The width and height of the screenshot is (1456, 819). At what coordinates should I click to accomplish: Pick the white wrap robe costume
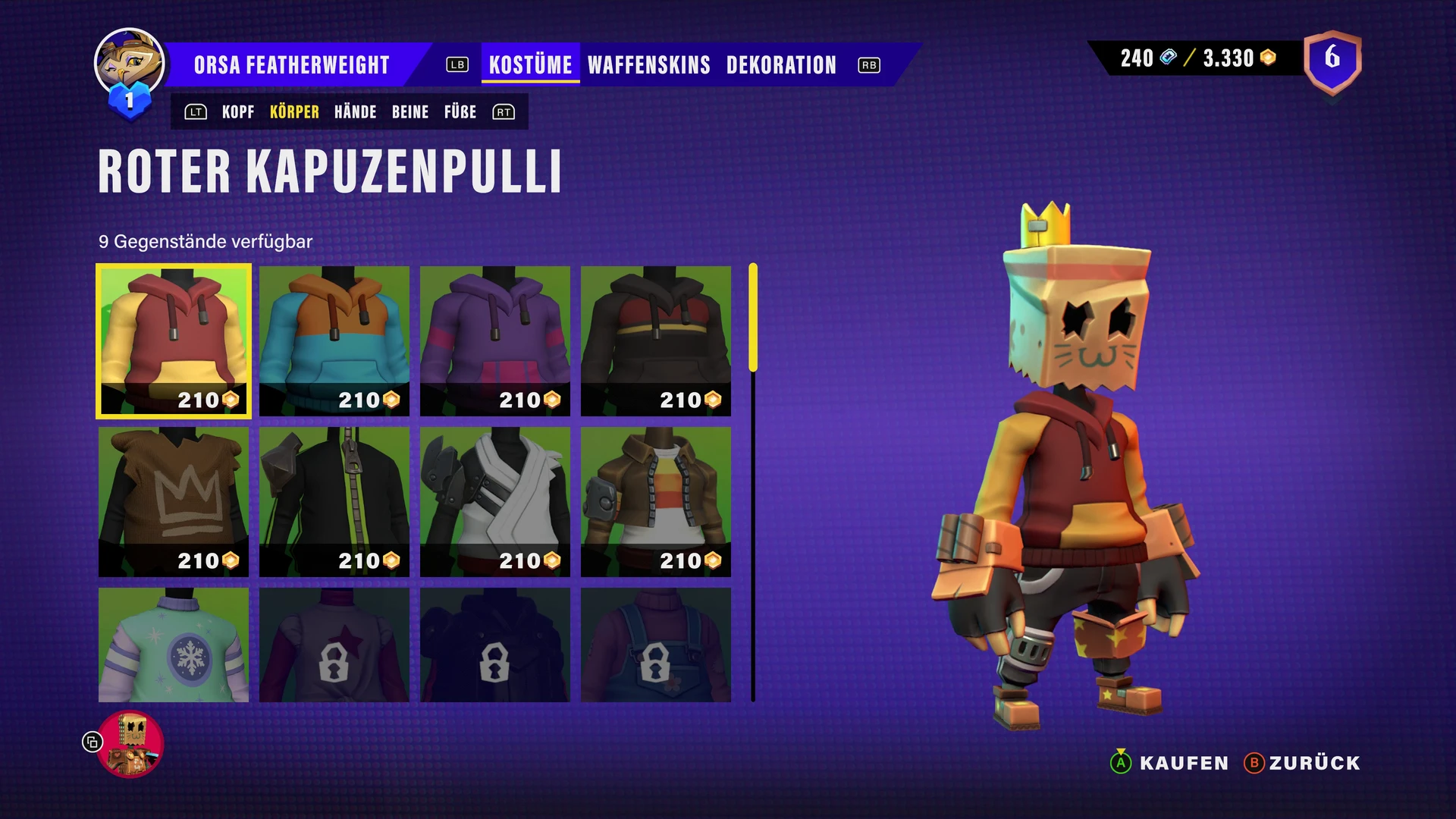(x=495, y=501)
